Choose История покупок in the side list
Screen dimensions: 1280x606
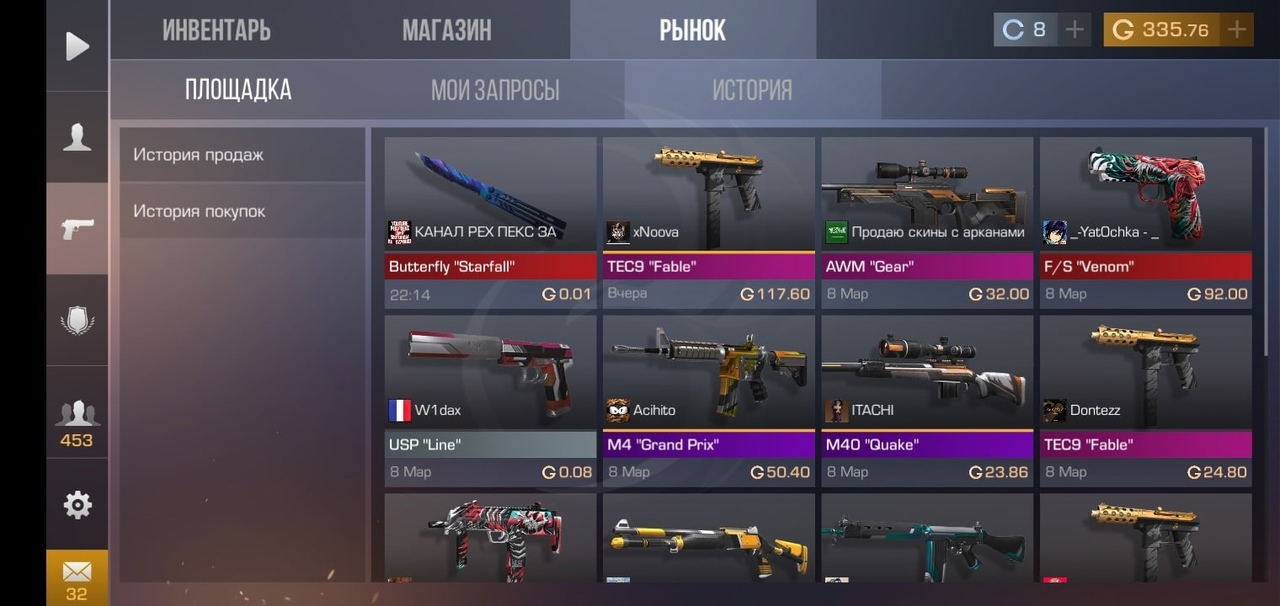(242, 211)
